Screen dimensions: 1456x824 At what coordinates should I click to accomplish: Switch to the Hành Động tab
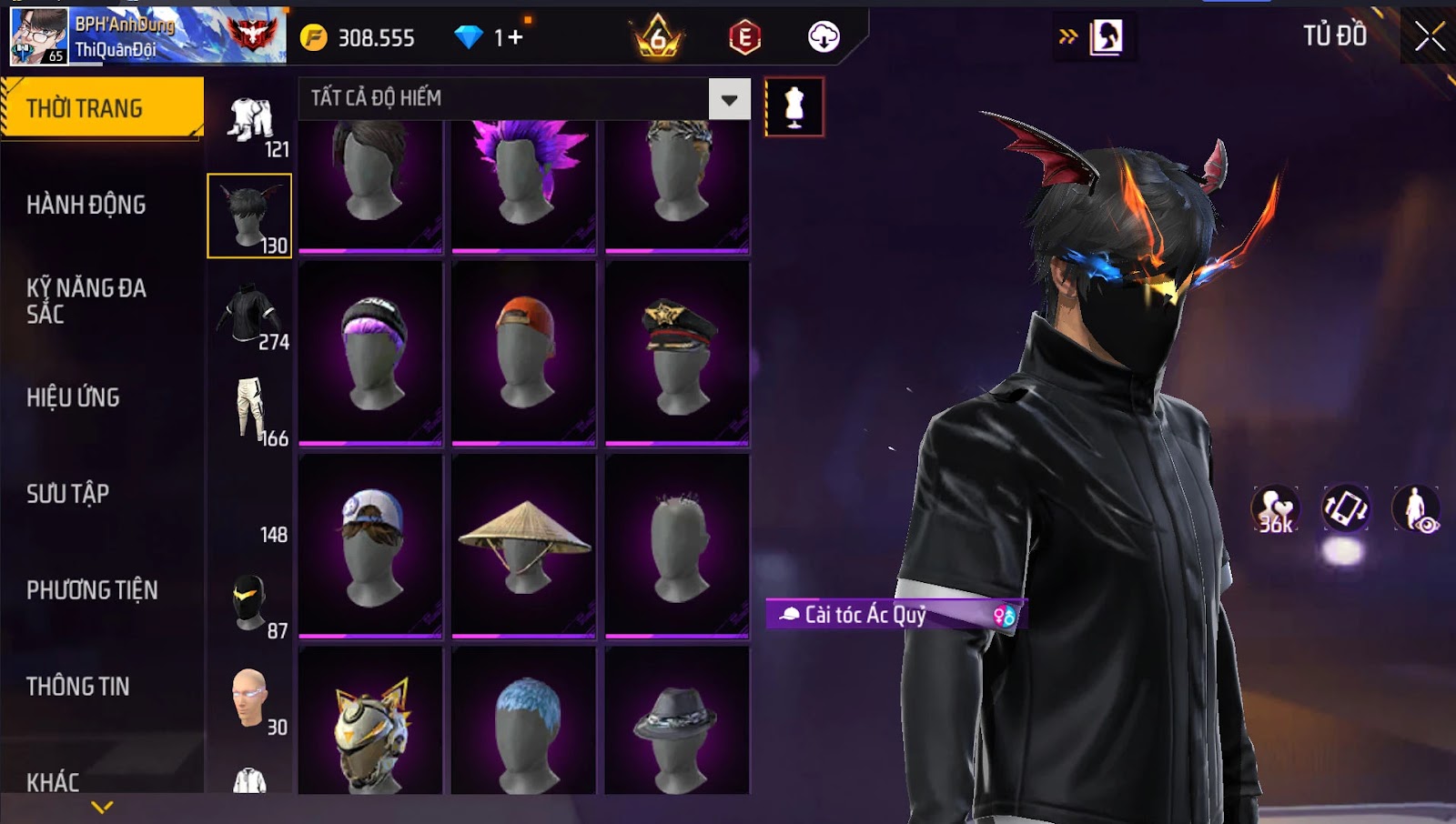[x=86, y=205]
